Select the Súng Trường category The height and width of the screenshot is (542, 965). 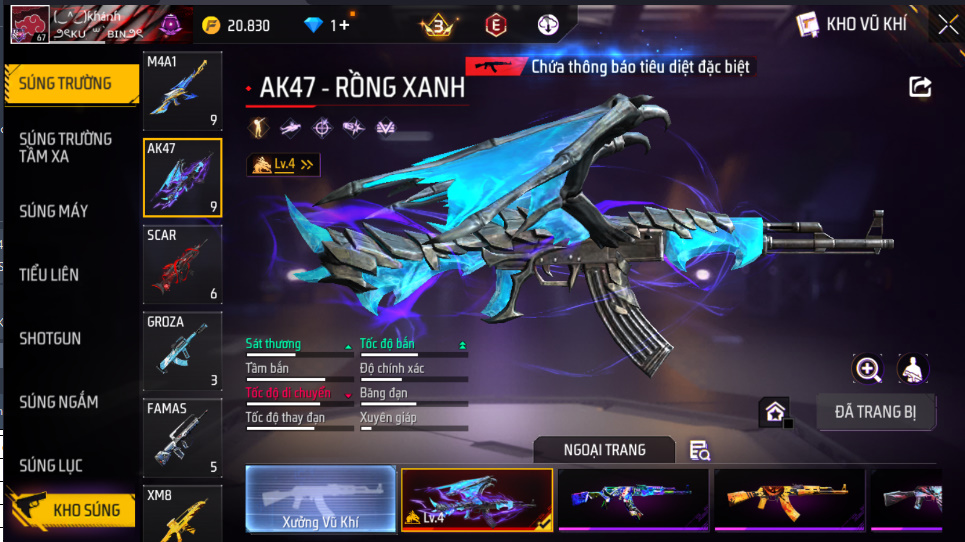(68, 84)
